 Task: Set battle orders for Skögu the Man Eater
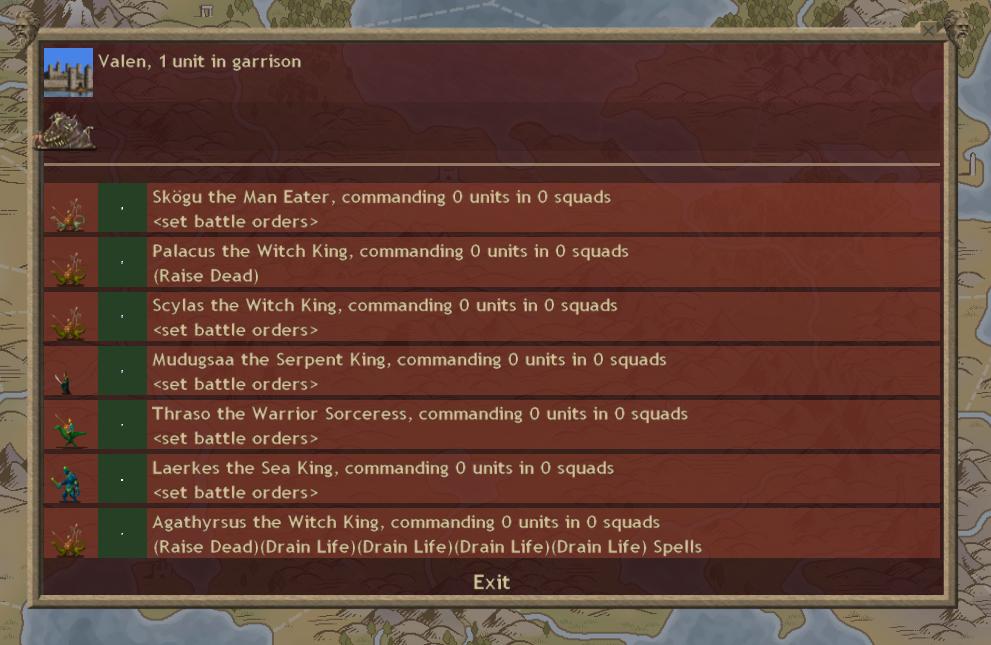(235, 221)
